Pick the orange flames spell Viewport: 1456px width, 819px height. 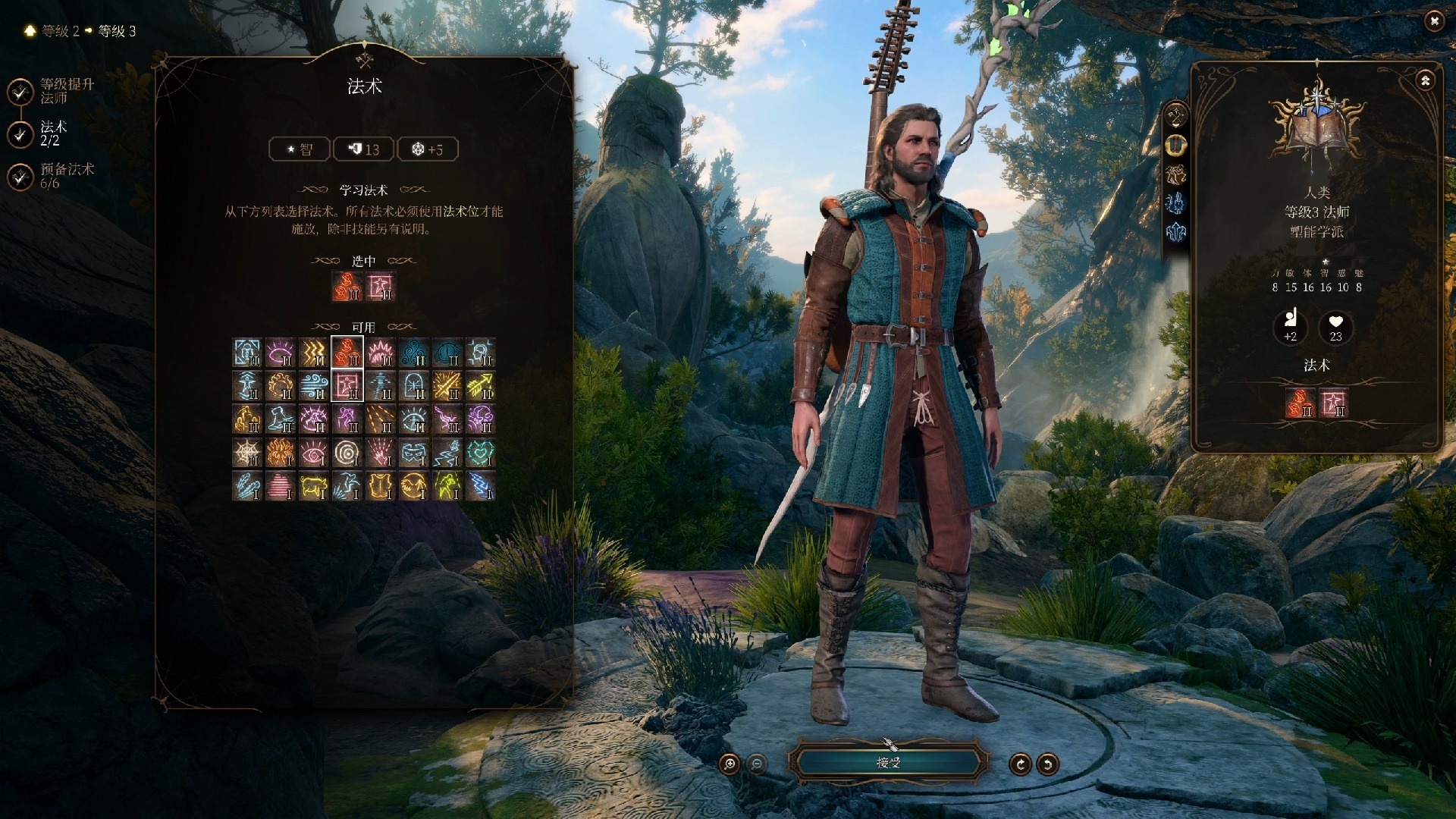click(281, 453)
